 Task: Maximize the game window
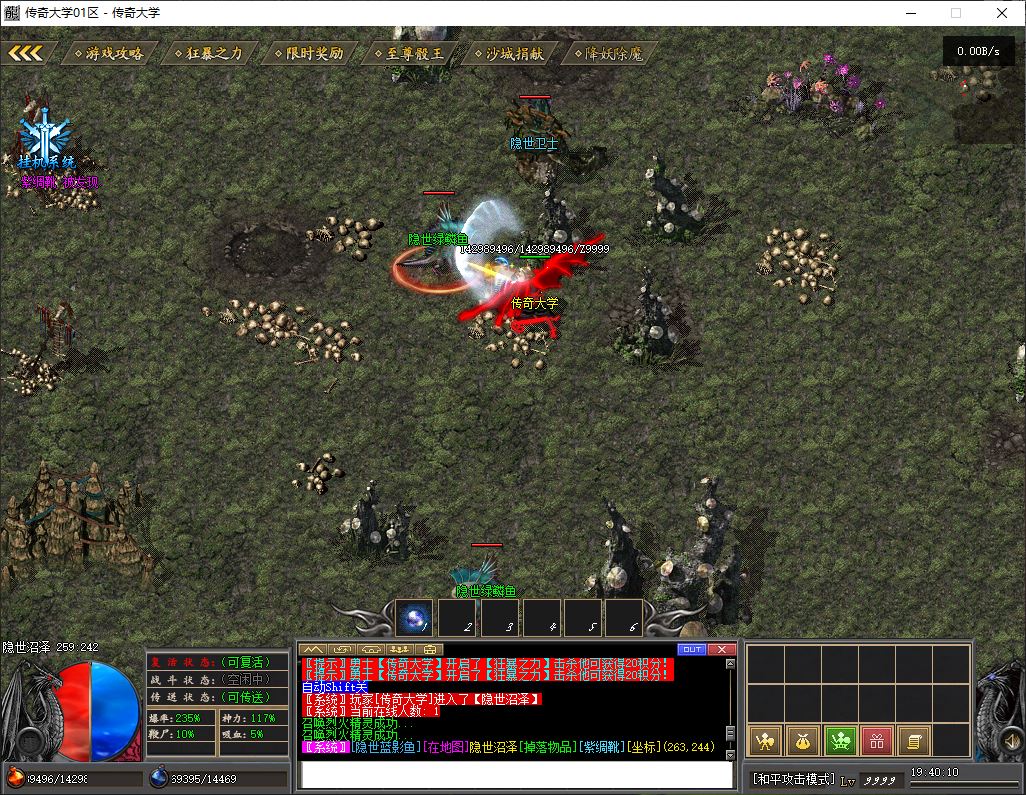pyautogui.click(x=956, y=13)
